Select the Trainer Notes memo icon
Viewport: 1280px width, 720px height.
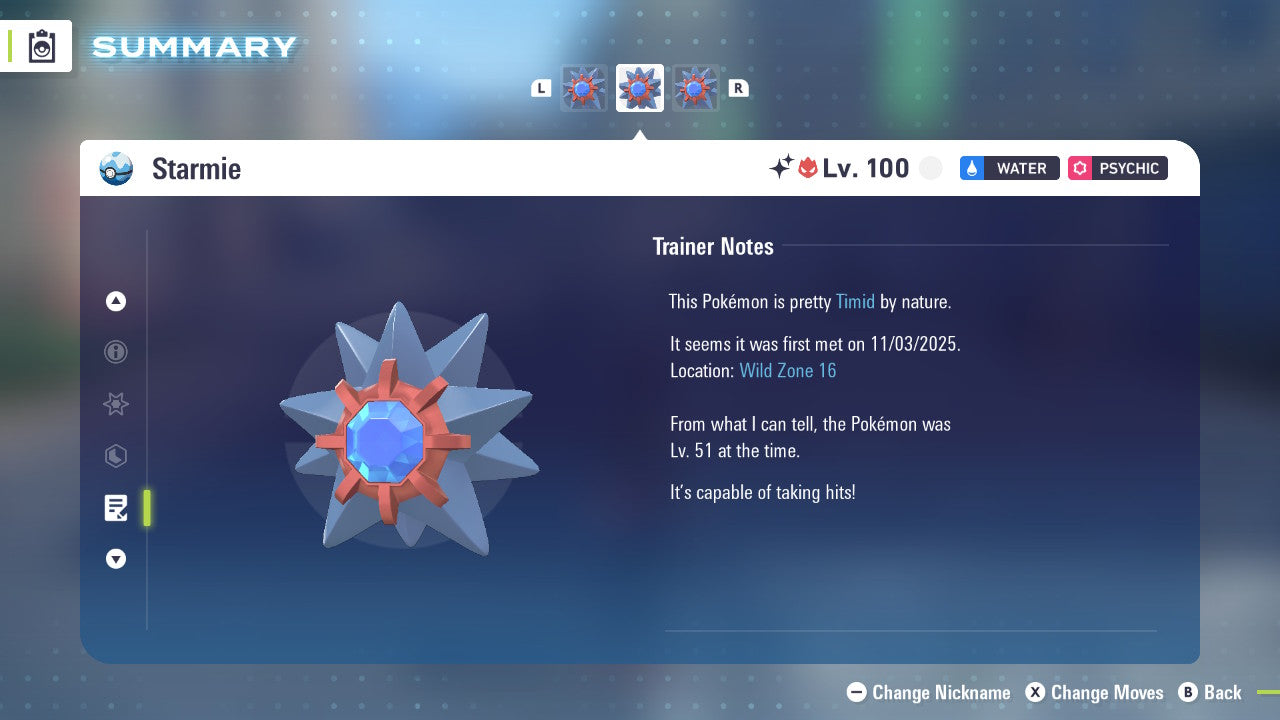(x=116, y=508)
